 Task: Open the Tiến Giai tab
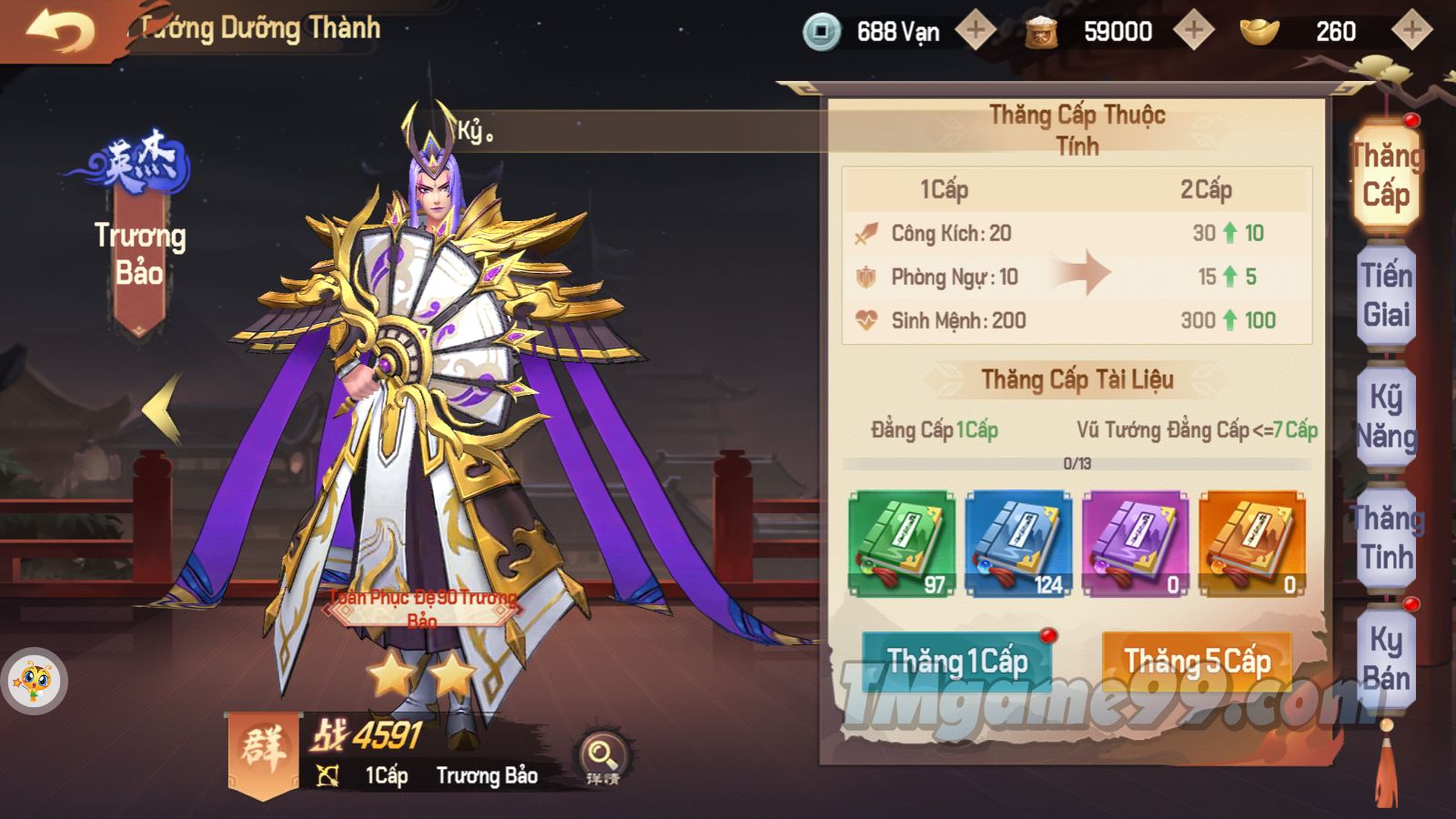click(x=1386, y=295)
